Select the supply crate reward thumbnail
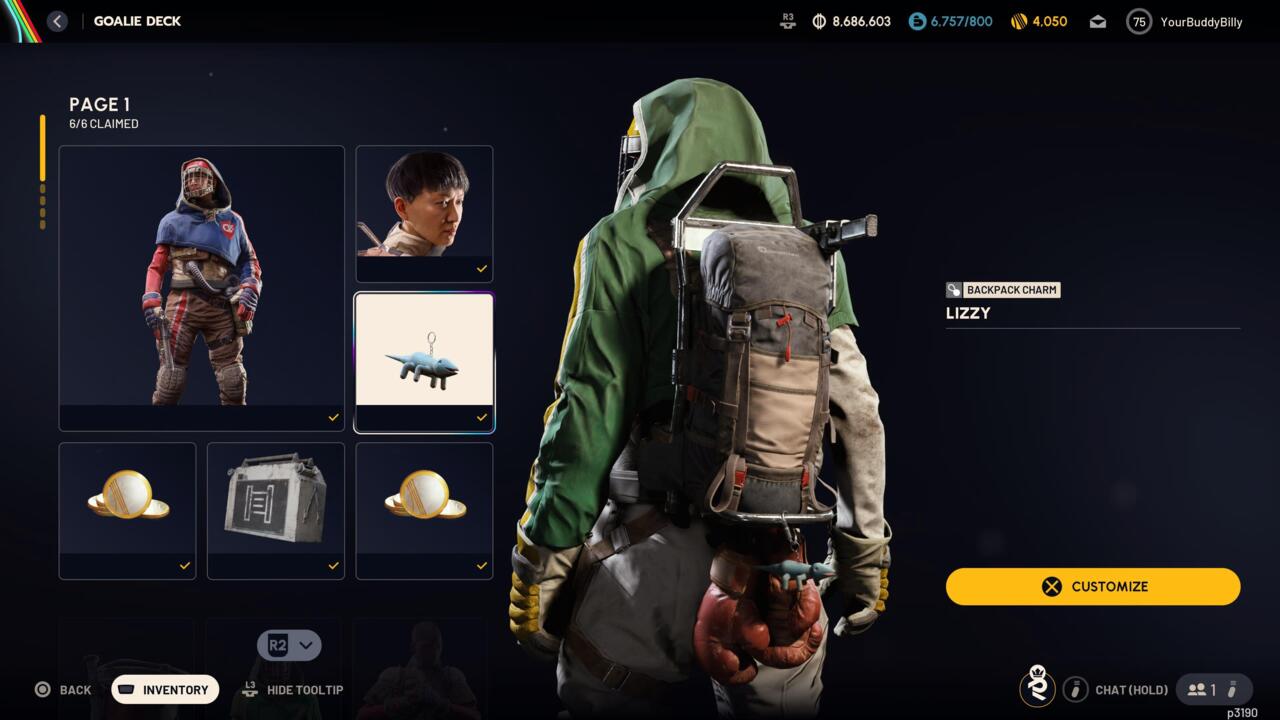Image resolution: width=1280 pixels, height=720 pixels. (x=275, y=502)
